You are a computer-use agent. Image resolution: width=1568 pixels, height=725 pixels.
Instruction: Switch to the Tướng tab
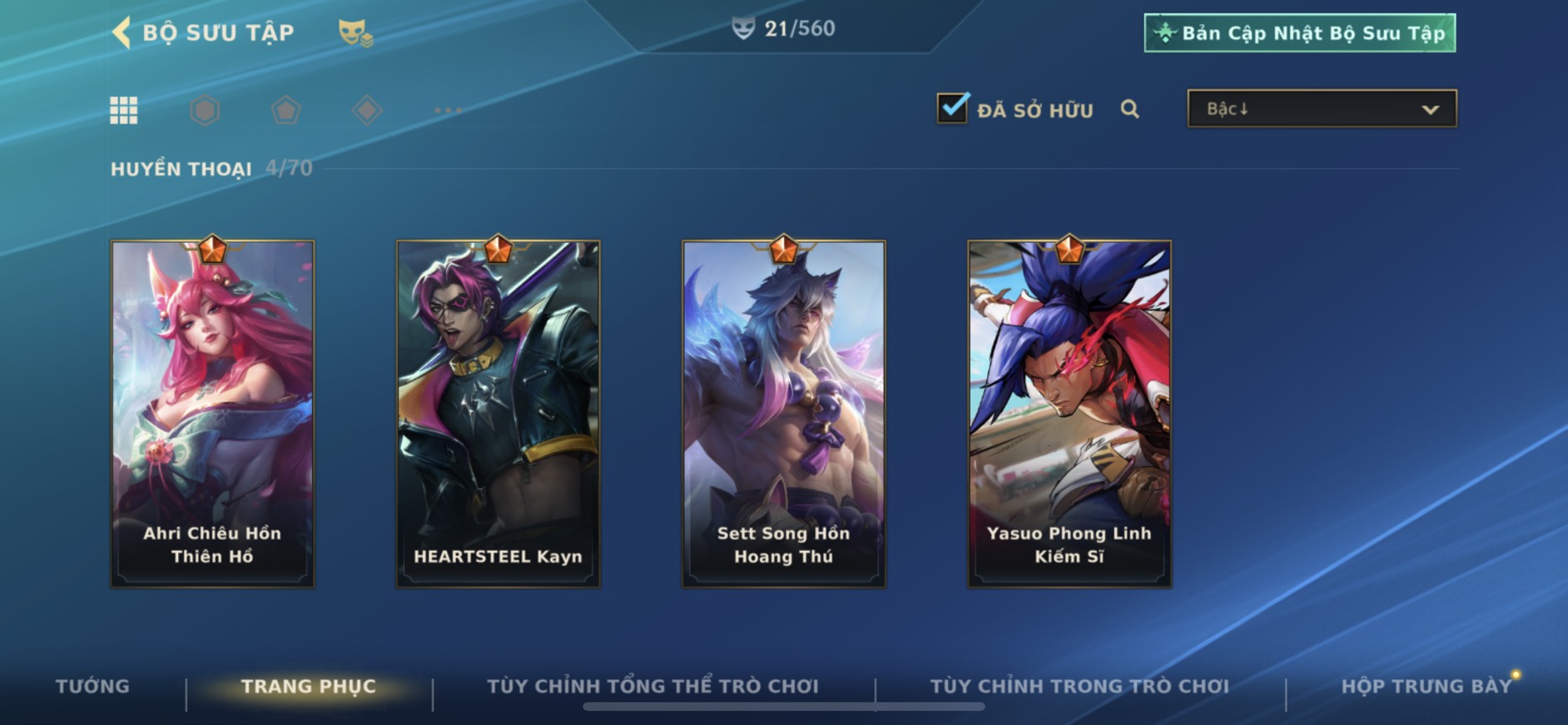[92, 687]
